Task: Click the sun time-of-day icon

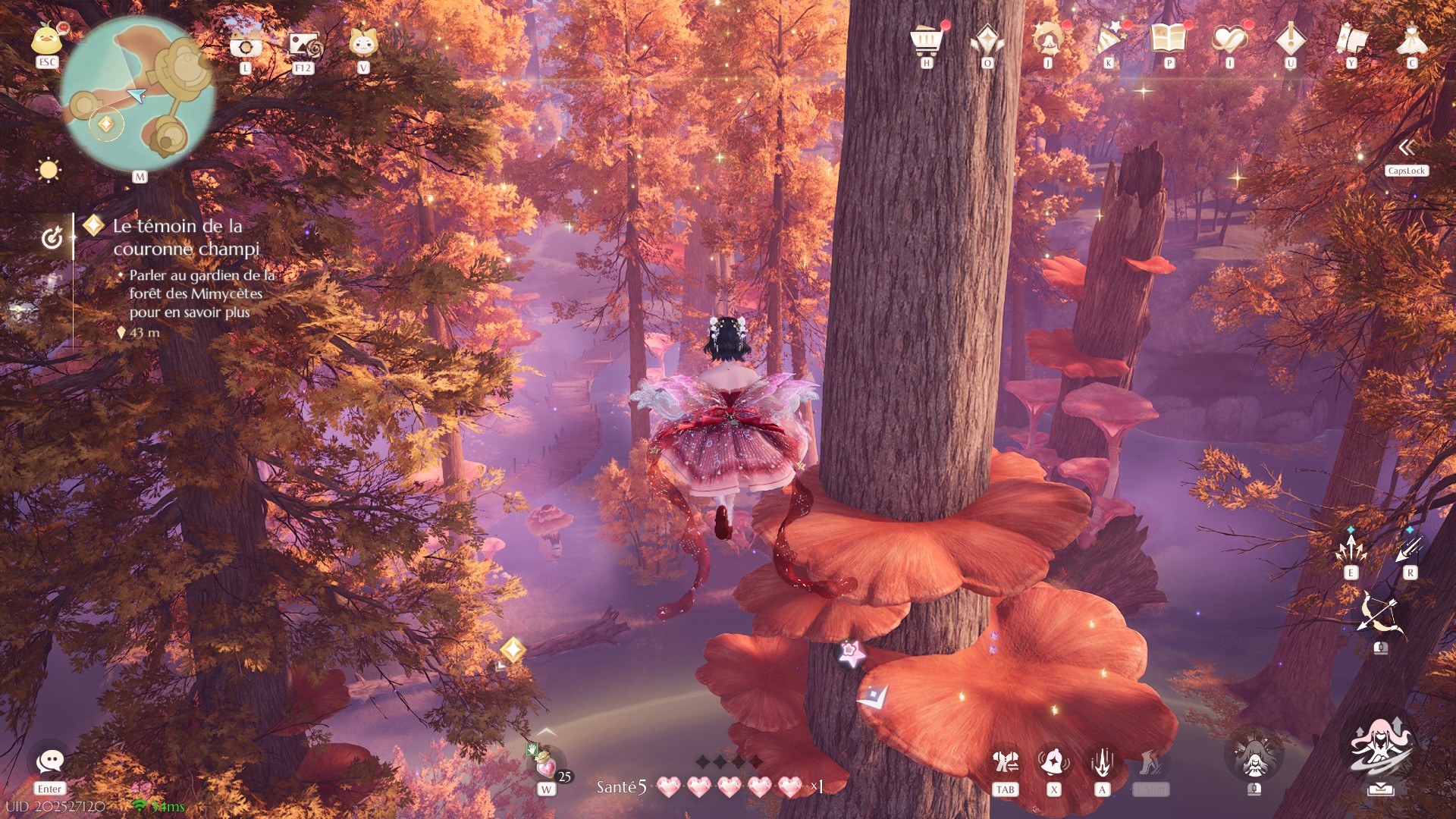Action: (49, 170)
